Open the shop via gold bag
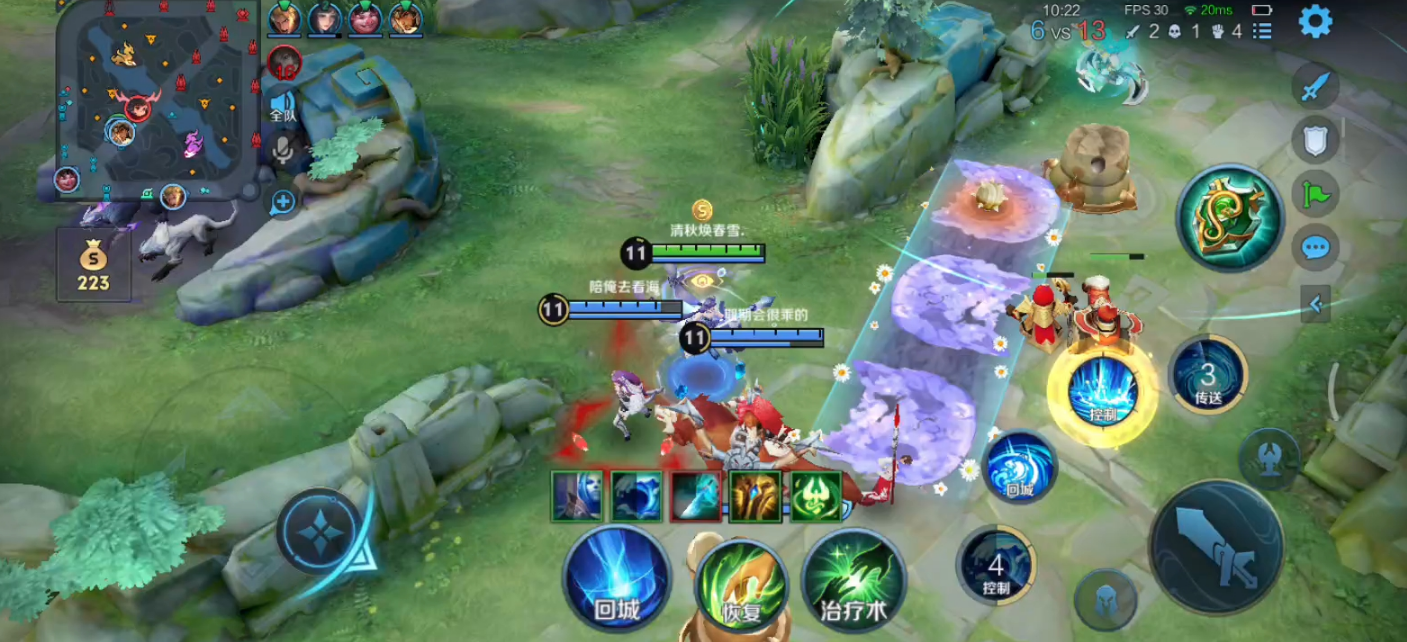Image resolution: width=1407 pixels, height=642 pixels. [x=94, y=264]
